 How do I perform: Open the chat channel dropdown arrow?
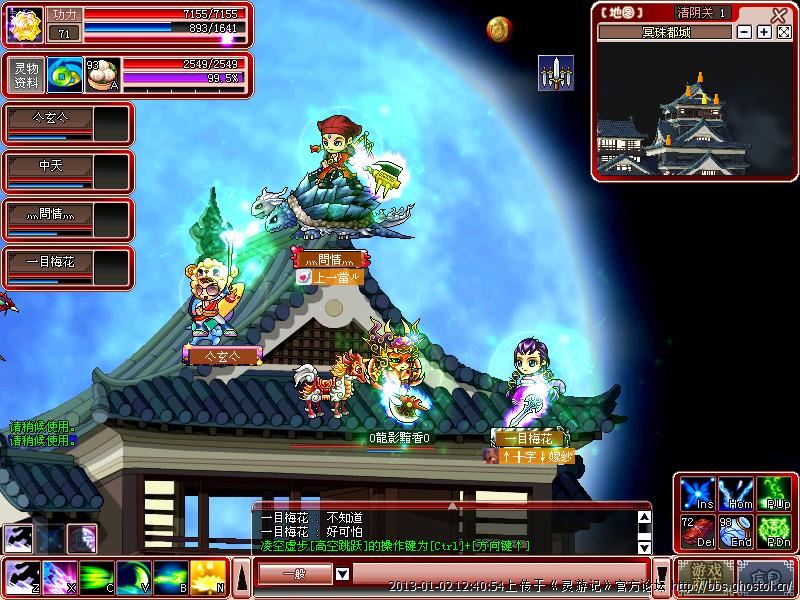[x=342, y=574]
